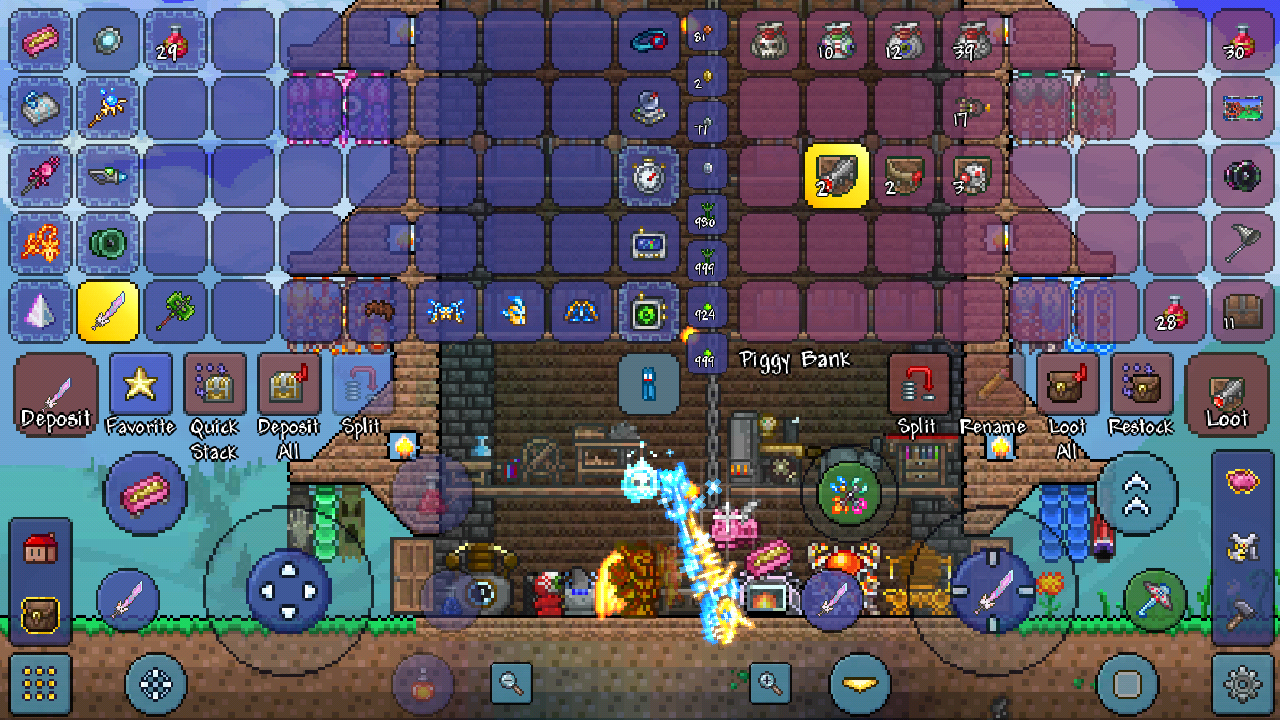
Task: Tap the grid icon at the bottom left
Action: click(40, 683)
